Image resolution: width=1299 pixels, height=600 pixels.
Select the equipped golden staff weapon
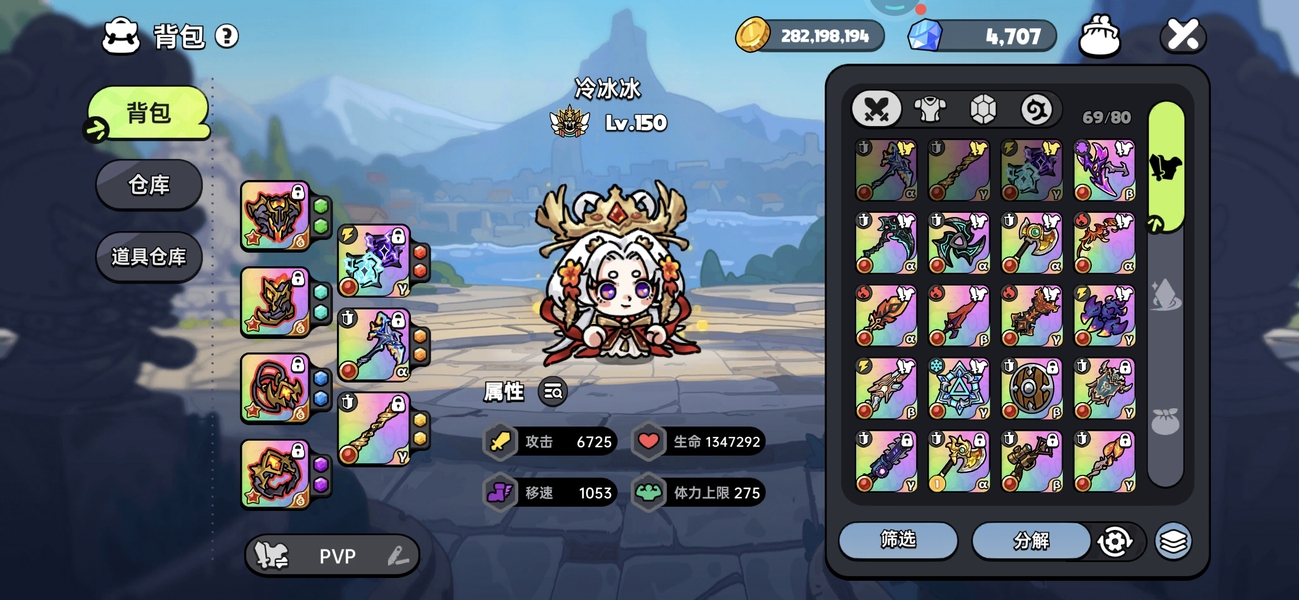[373, 429]
